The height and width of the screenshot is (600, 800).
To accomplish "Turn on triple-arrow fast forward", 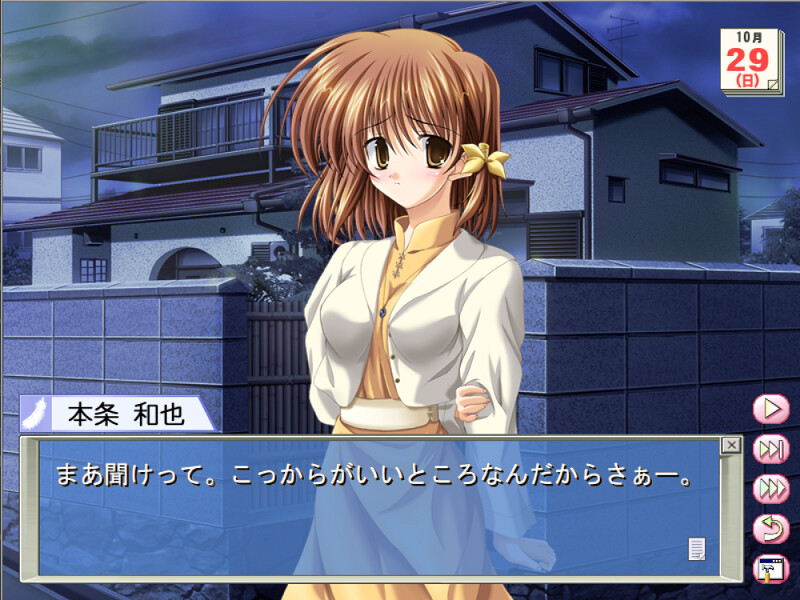I will (771, 489).
